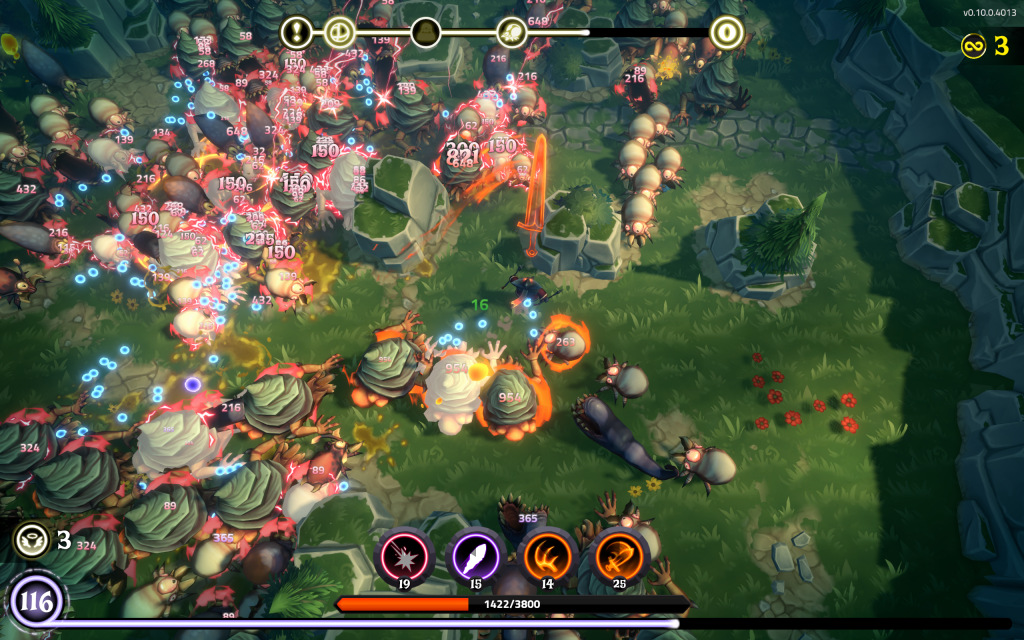
Task: Activate the orange sword swing ability
Action: (619, 555)
